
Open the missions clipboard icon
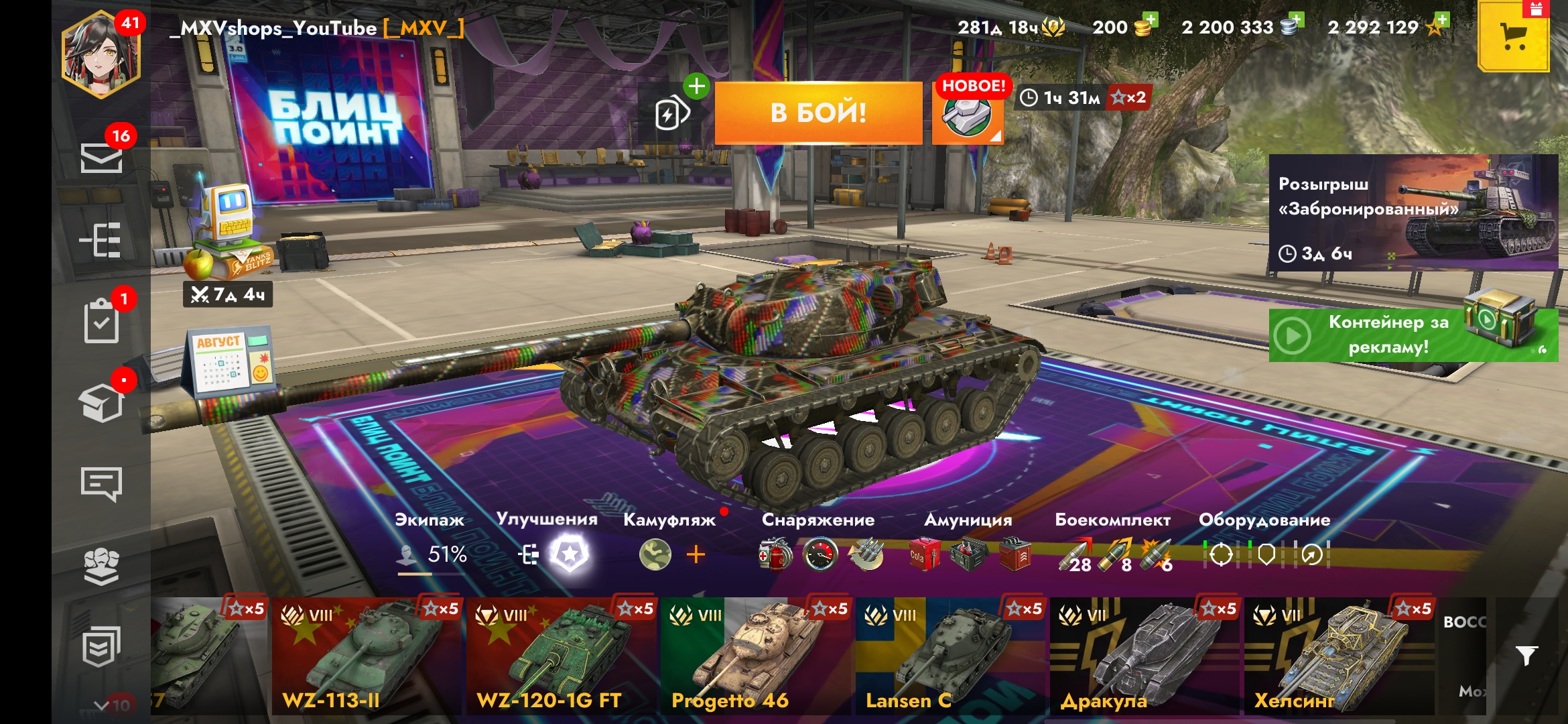click(x=101, y=321)
